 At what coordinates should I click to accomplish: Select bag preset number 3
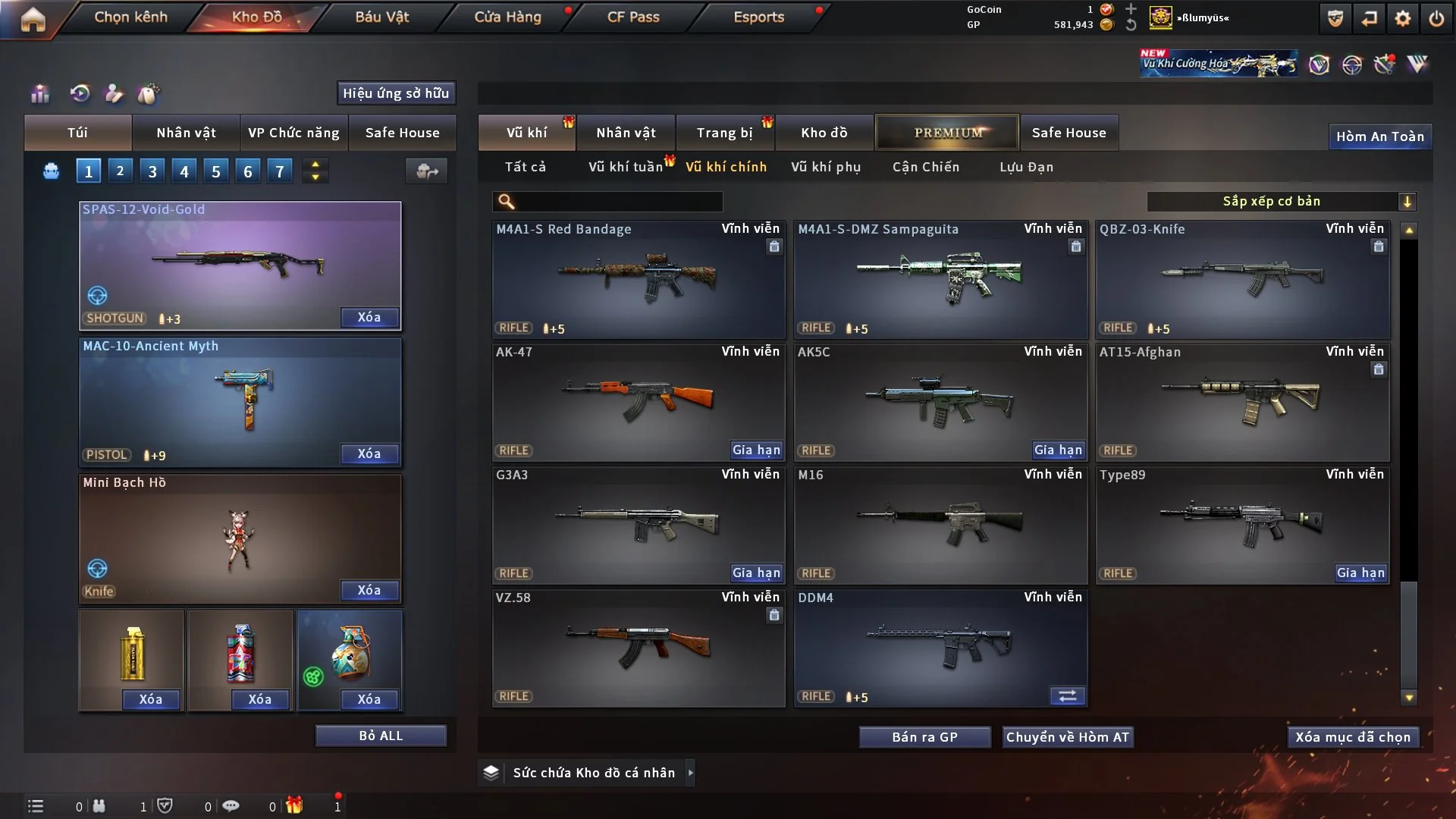point(152,171)
